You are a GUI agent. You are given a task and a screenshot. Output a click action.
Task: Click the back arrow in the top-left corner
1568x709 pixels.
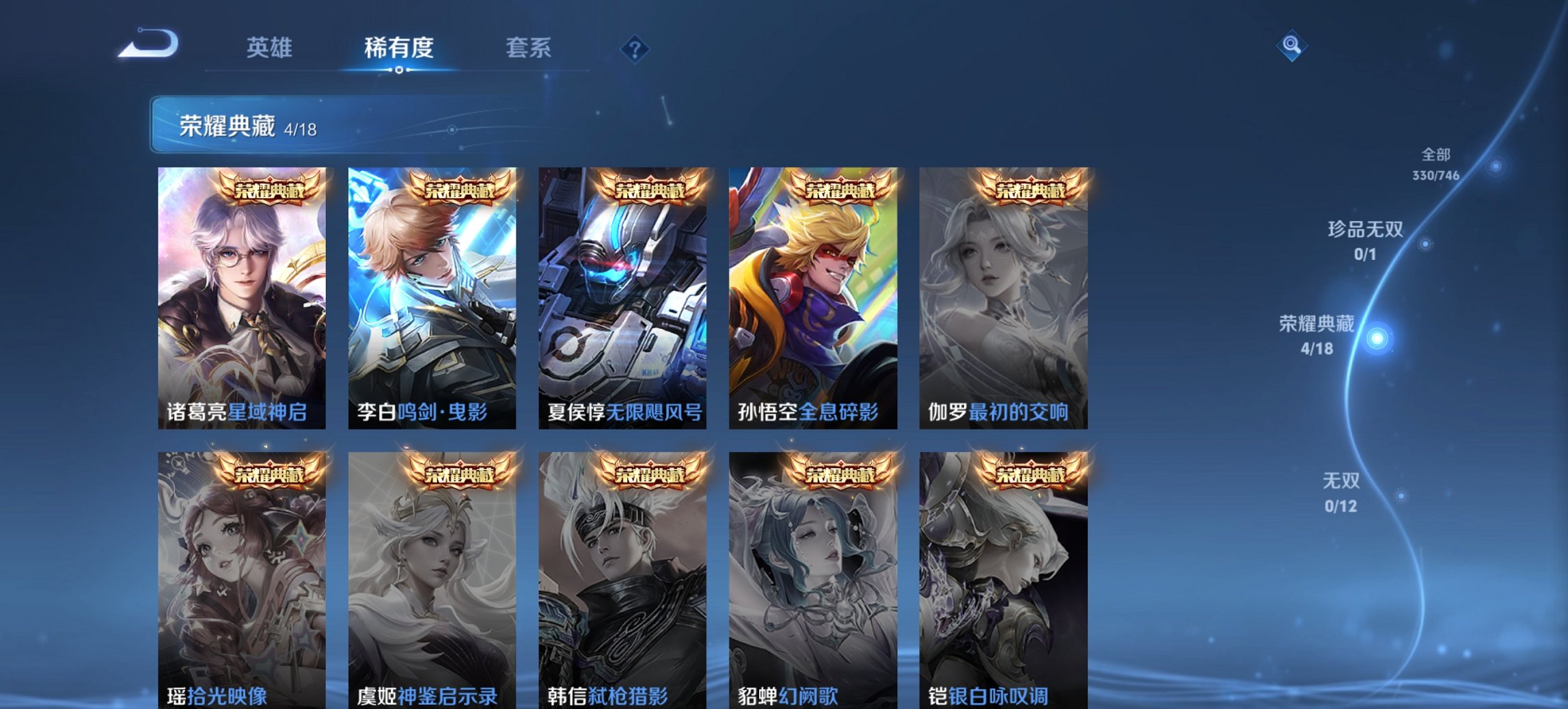point(147,44)
